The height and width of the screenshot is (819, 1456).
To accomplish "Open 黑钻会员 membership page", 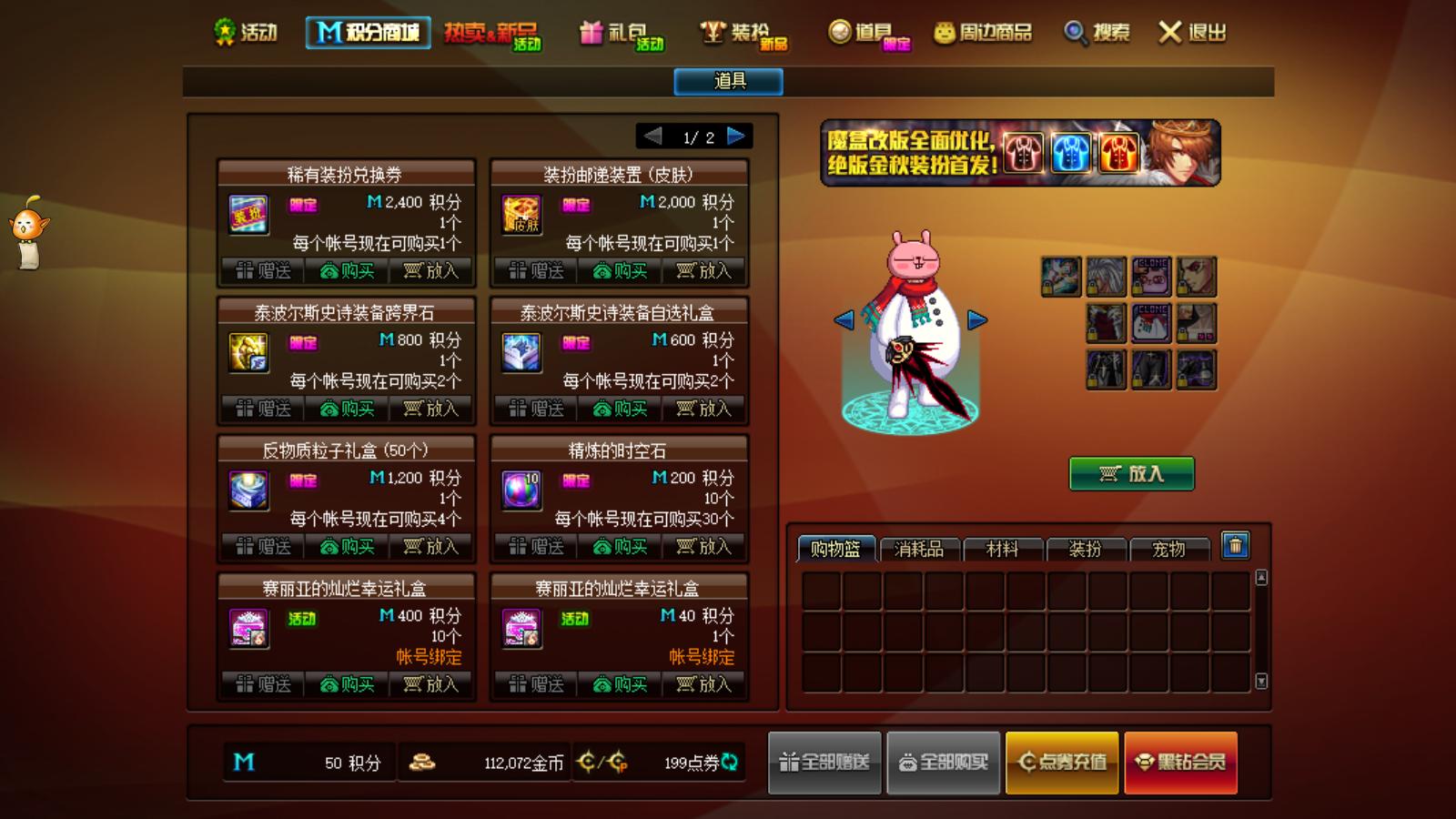I will (x=1180, y=763).
